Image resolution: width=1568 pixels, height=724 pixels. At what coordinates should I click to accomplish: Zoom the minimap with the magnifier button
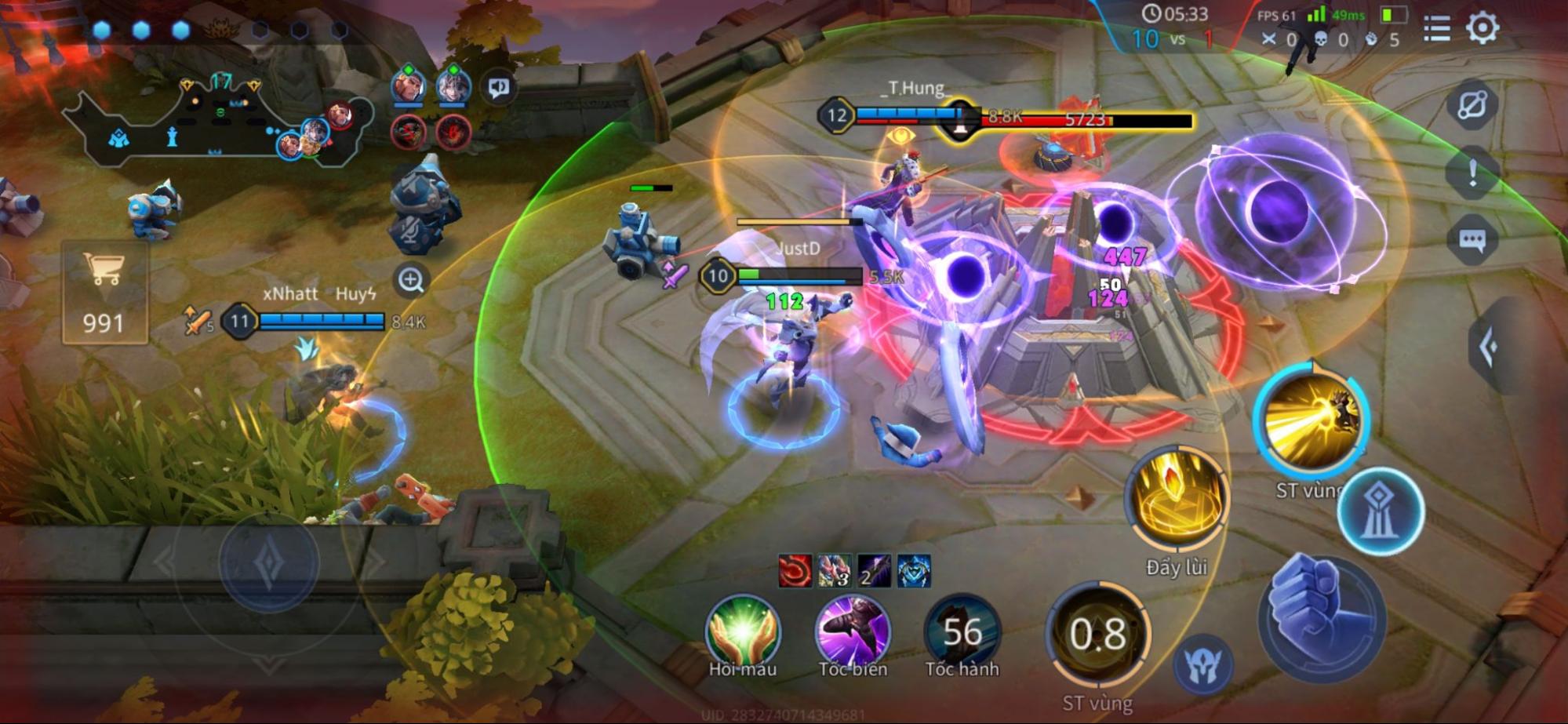tap(411, 279)
